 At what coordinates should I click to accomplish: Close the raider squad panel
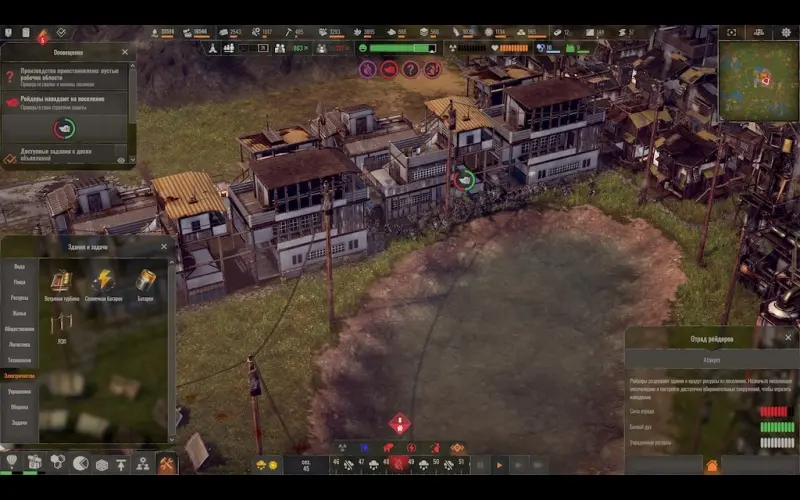click(788, 338)
